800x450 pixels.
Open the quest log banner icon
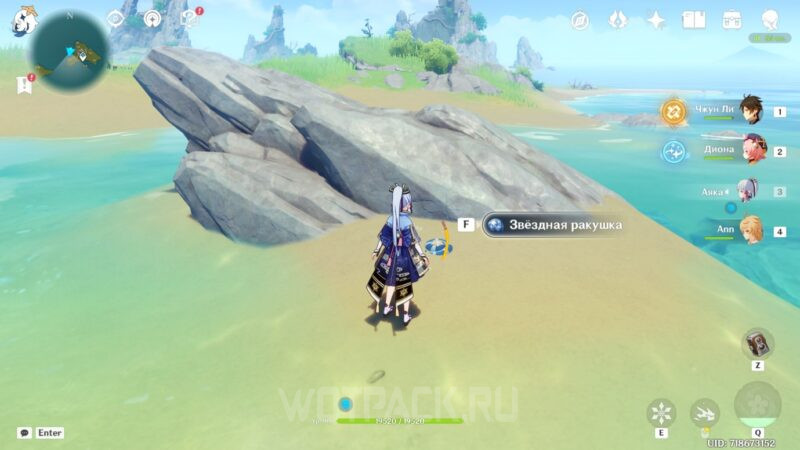click(23, 86)
